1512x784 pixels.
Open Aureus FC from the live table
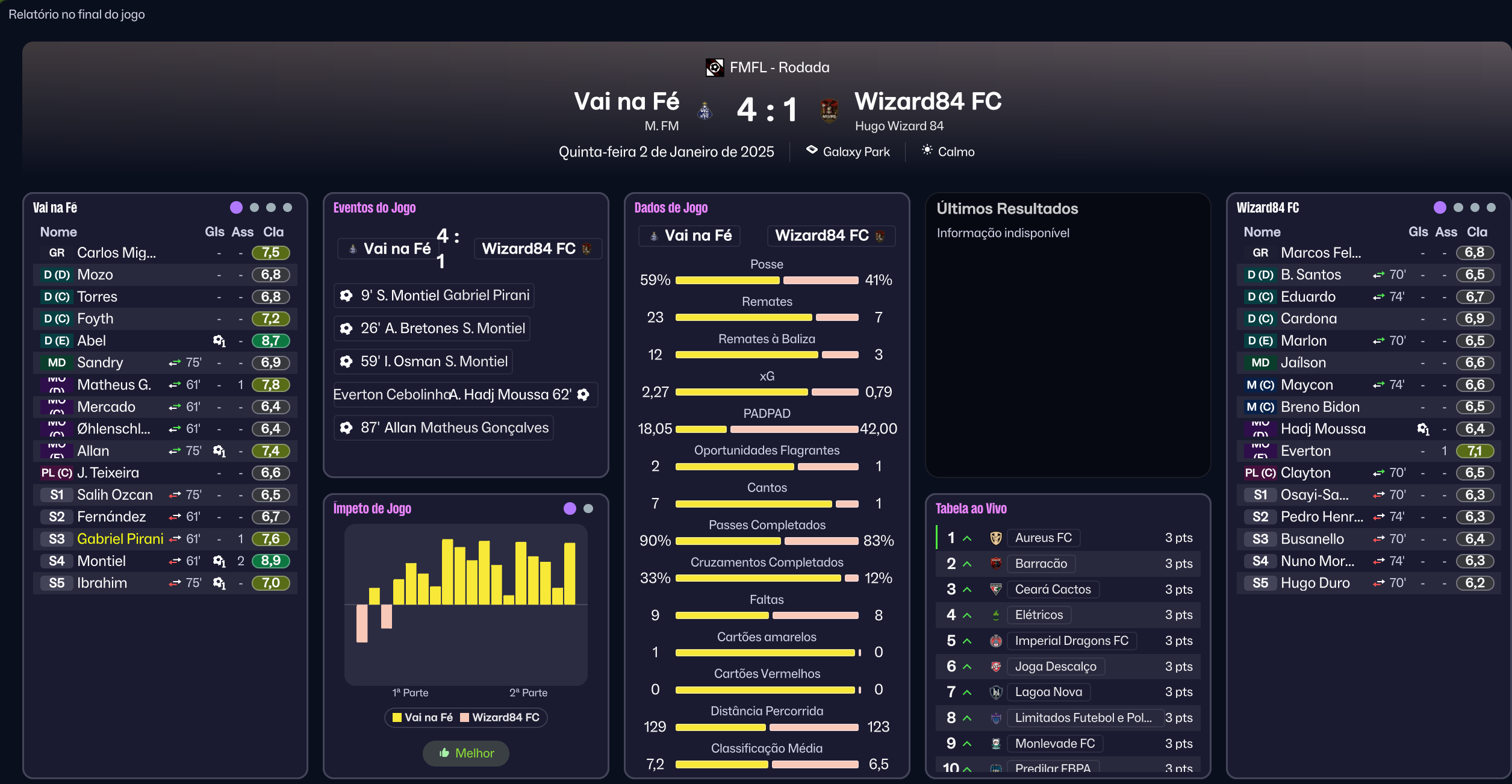(1043, 538)
